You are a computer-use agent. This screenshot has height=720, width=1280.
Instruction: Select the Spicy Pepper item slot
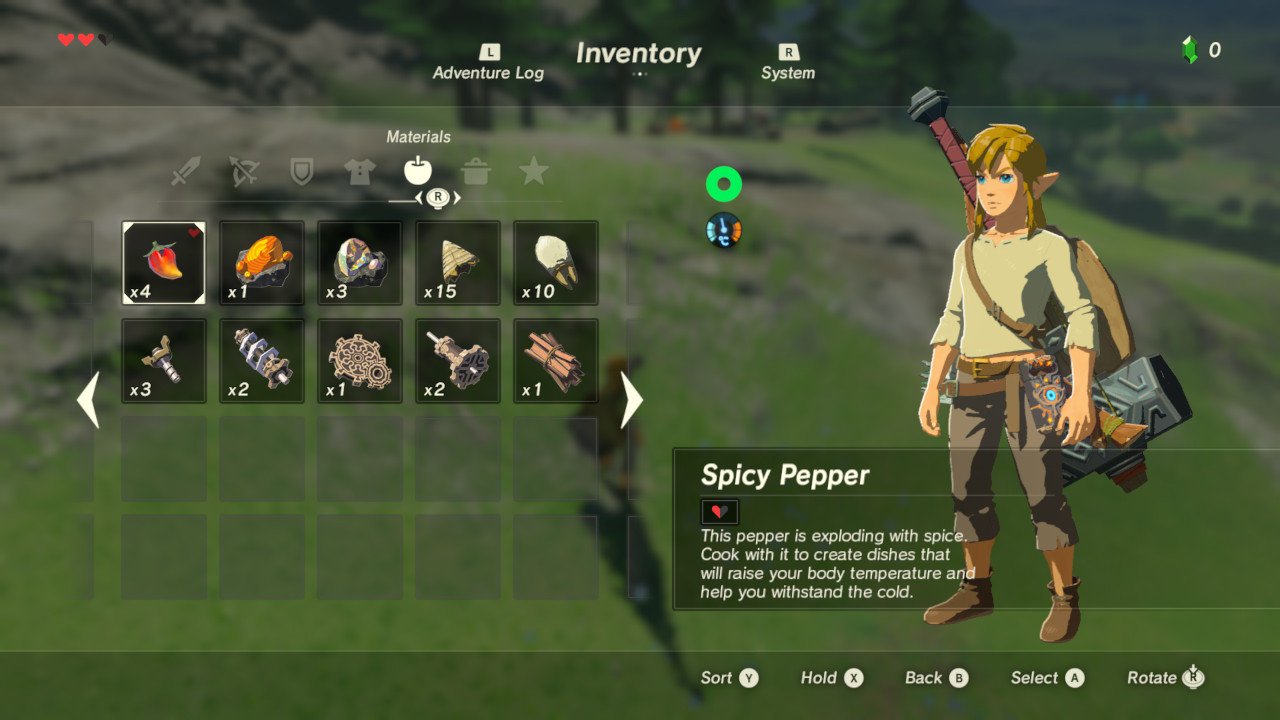click(x=164, y=263)
